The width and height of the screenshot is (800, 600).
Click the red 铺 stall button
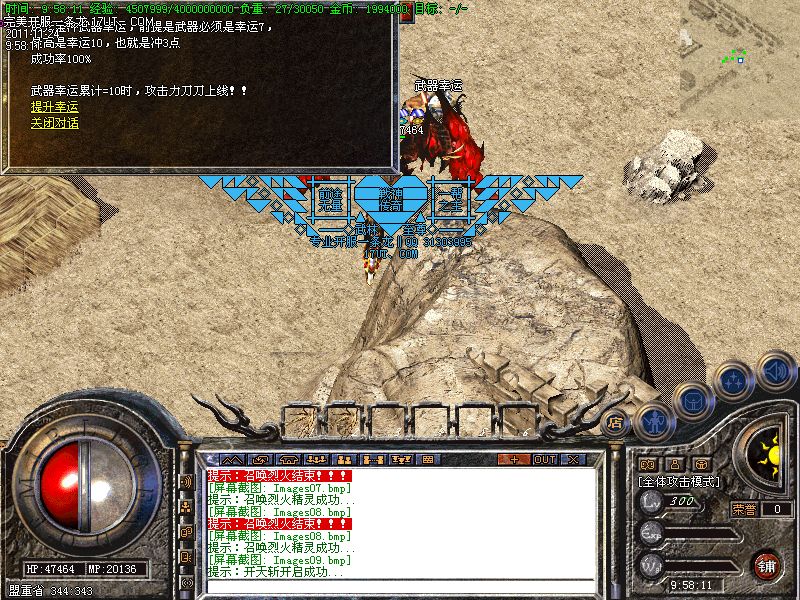coord(767,564)
